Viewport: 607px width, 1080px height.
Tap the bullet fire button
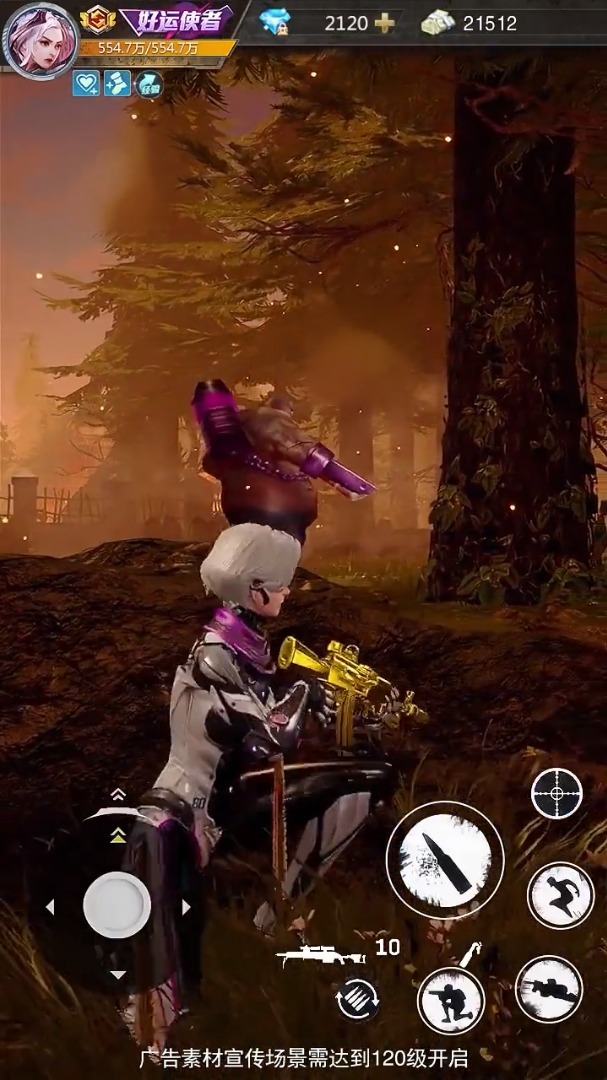click(x=444, y=858)
